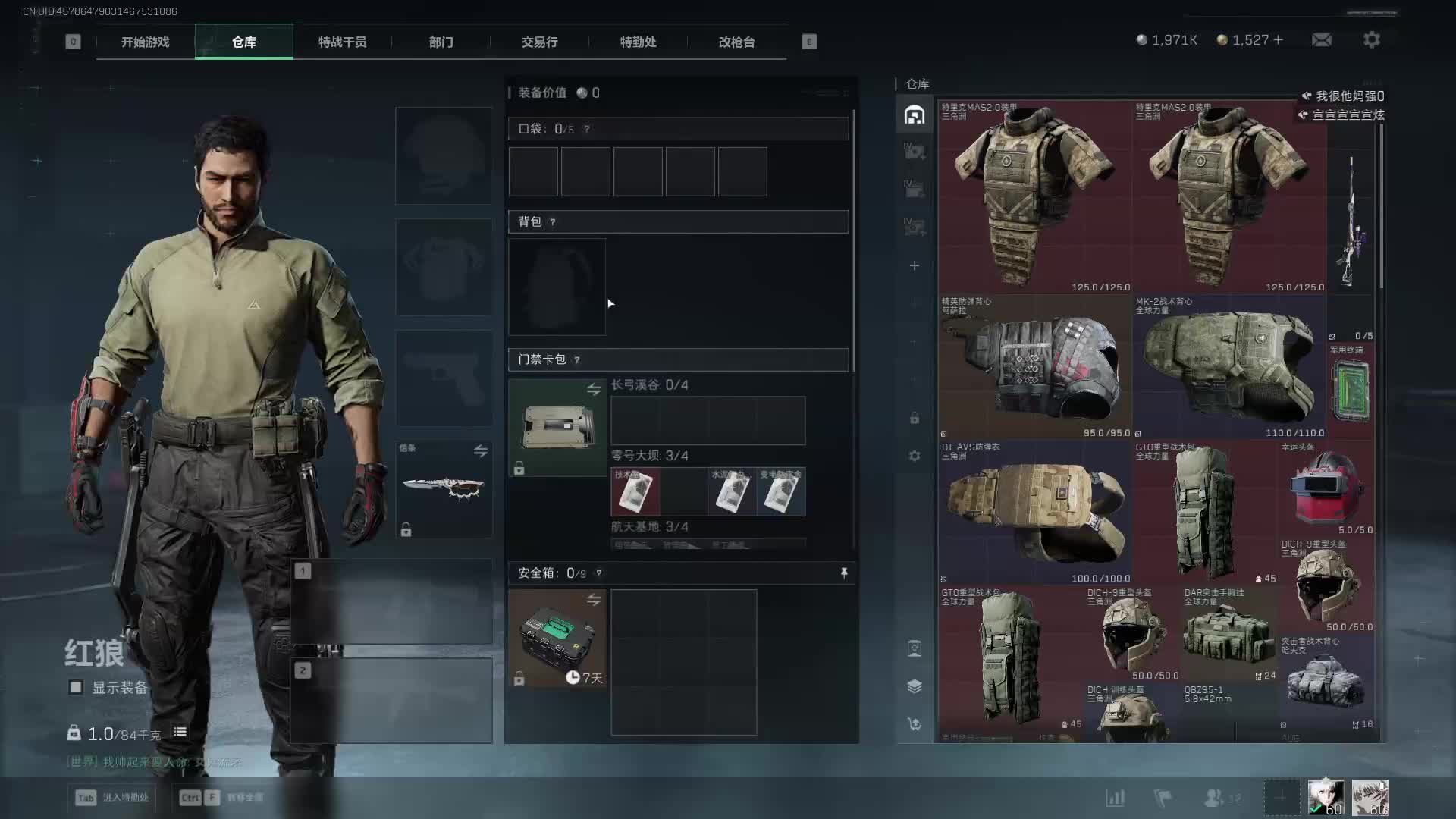Switch to the 特战干员 tab
The width and height of the screenshot is (1456, 819).
(342, 42)
